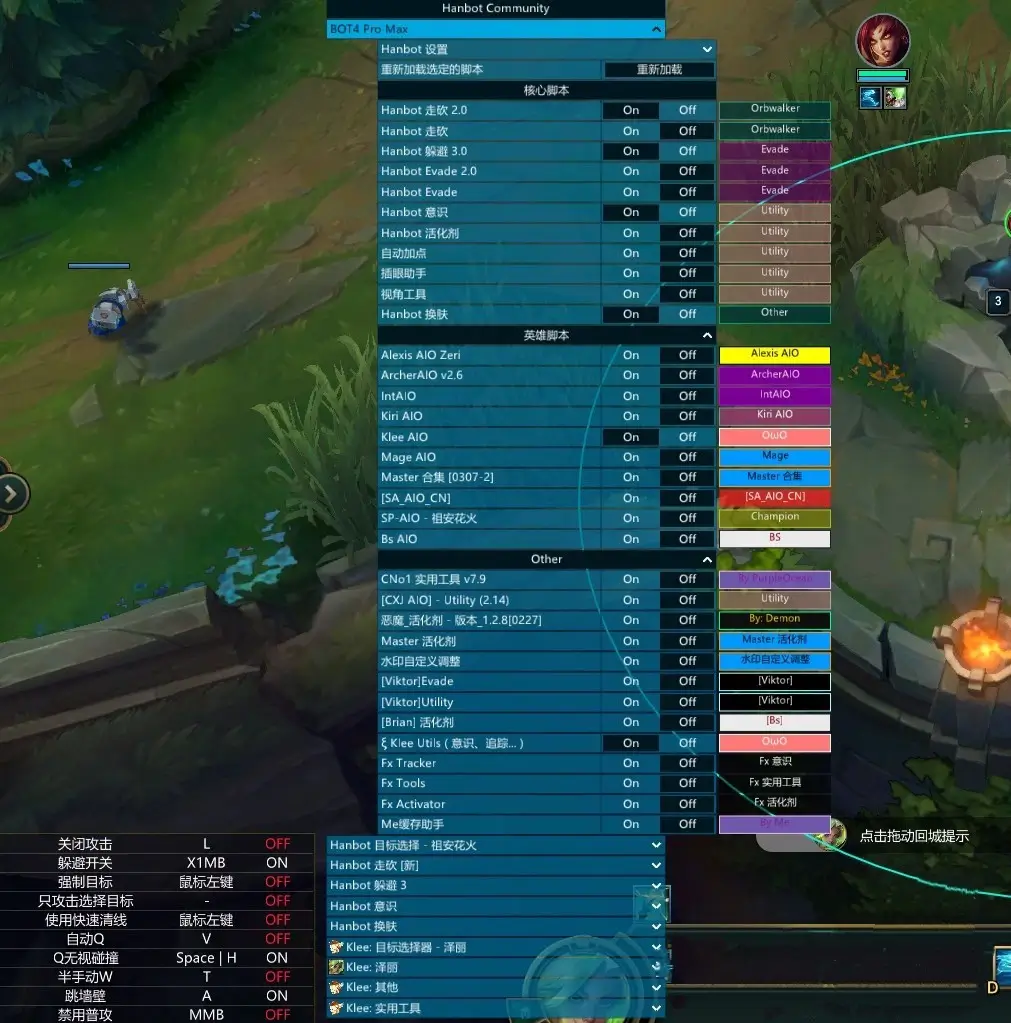Enable Hanbot 换肤 with its On button
Viewport: 1011px width, 1023px height.
pos(630,314)
